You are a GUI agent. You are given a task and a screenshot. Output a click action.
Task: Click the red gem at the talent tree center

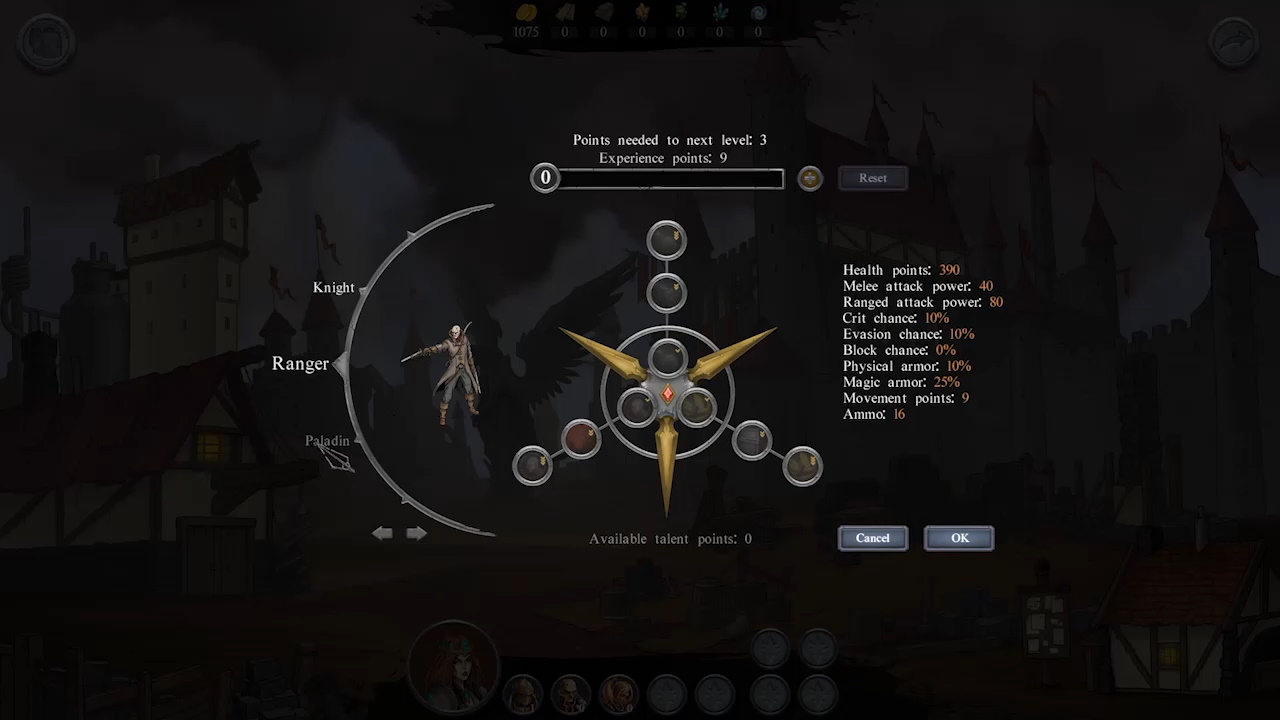[x=667, y=393]
